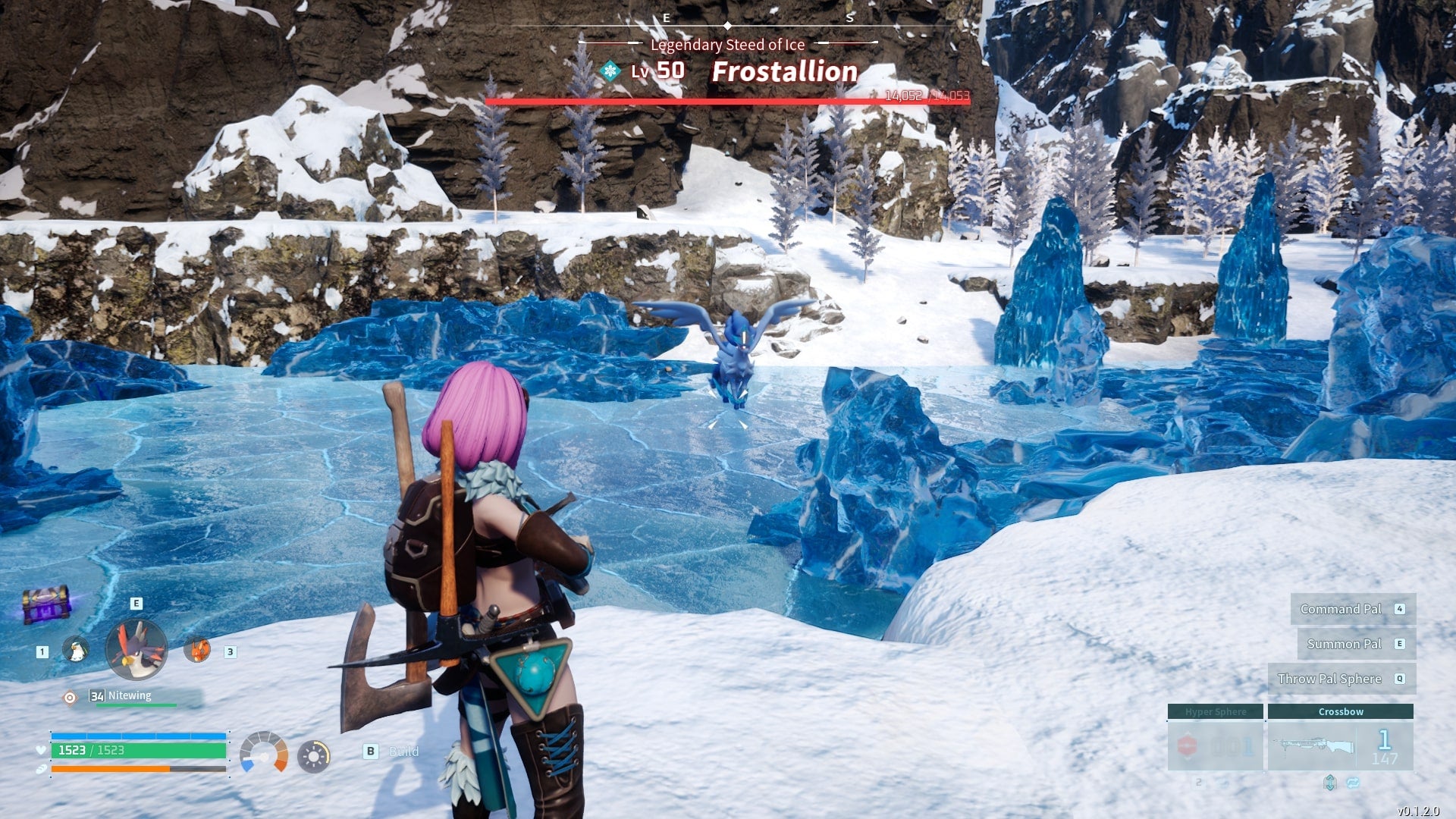Open the purple treasure chest icon
Screen dimensions: 1456x819
[x=46, y=604]
